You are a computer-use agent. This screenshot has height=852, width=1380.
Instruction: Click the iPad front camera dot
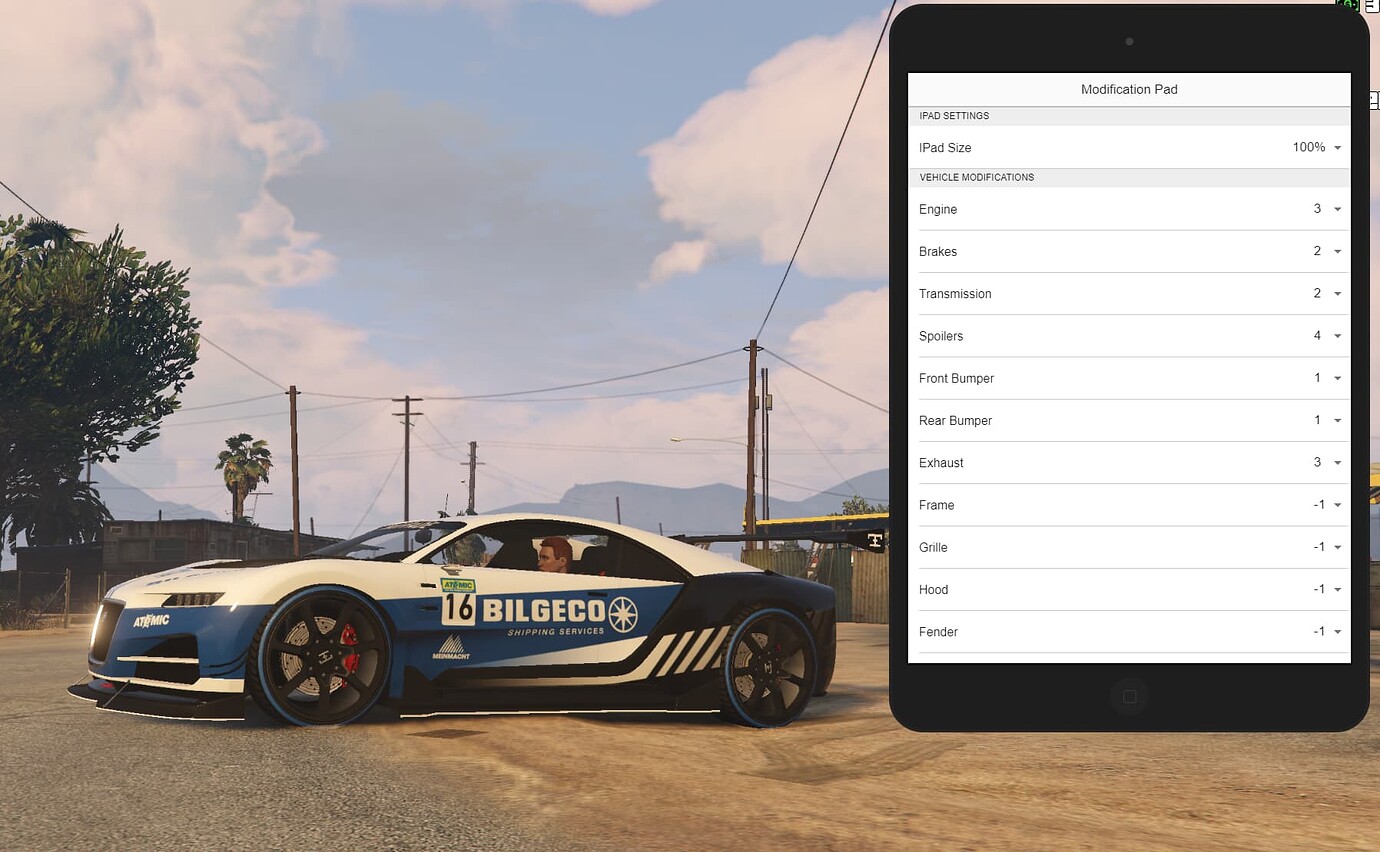click(1129, 42)
